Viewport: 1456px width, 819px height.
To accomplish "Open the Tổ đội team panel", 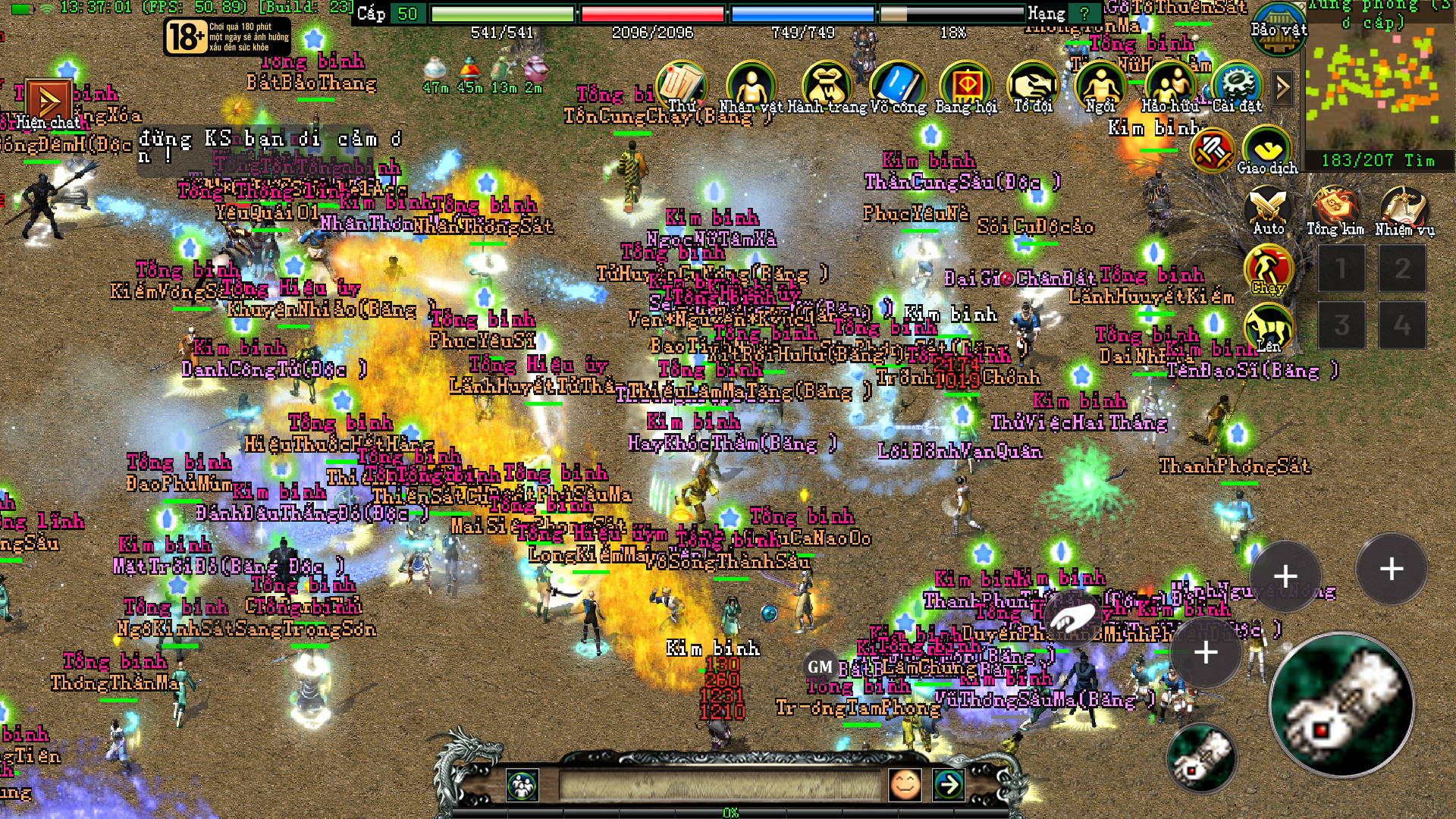I will pos(1031,83).
